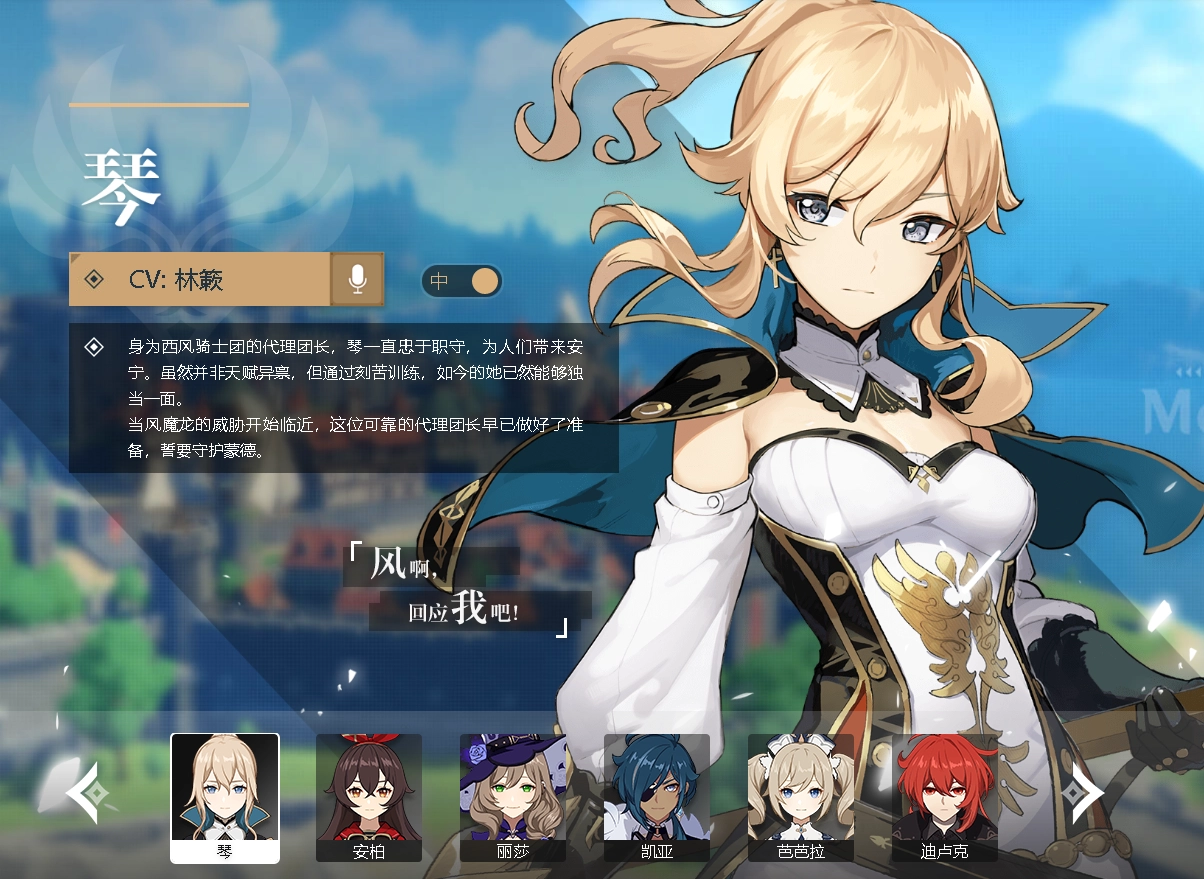This screenshot has height=879, width=1204.
Task: Show the 凯亚 character profile
Action: [x=657, y=796]
